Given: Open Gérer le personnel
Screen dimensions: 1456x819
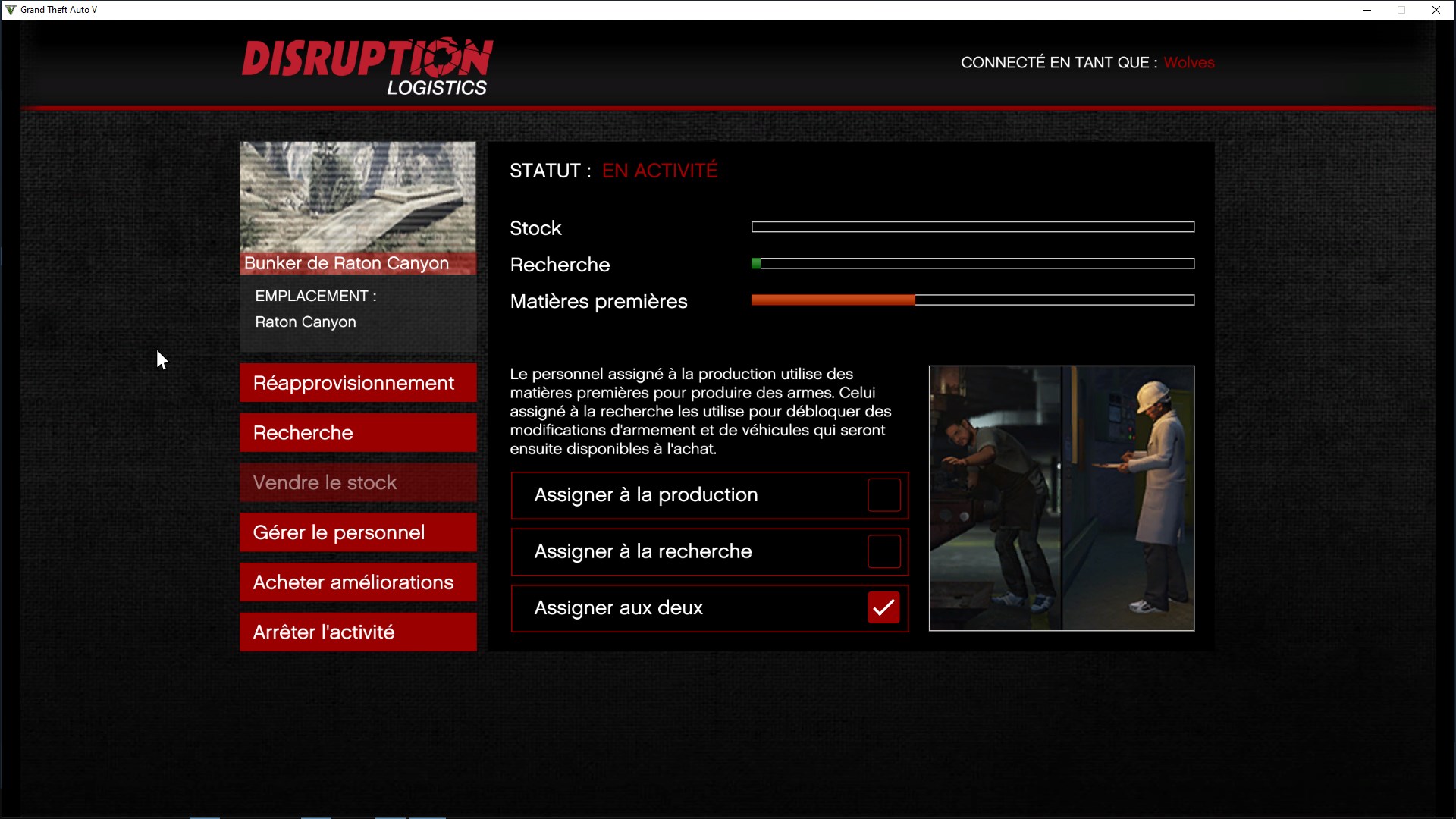Looking at the screenshot, I should (357, 532).
